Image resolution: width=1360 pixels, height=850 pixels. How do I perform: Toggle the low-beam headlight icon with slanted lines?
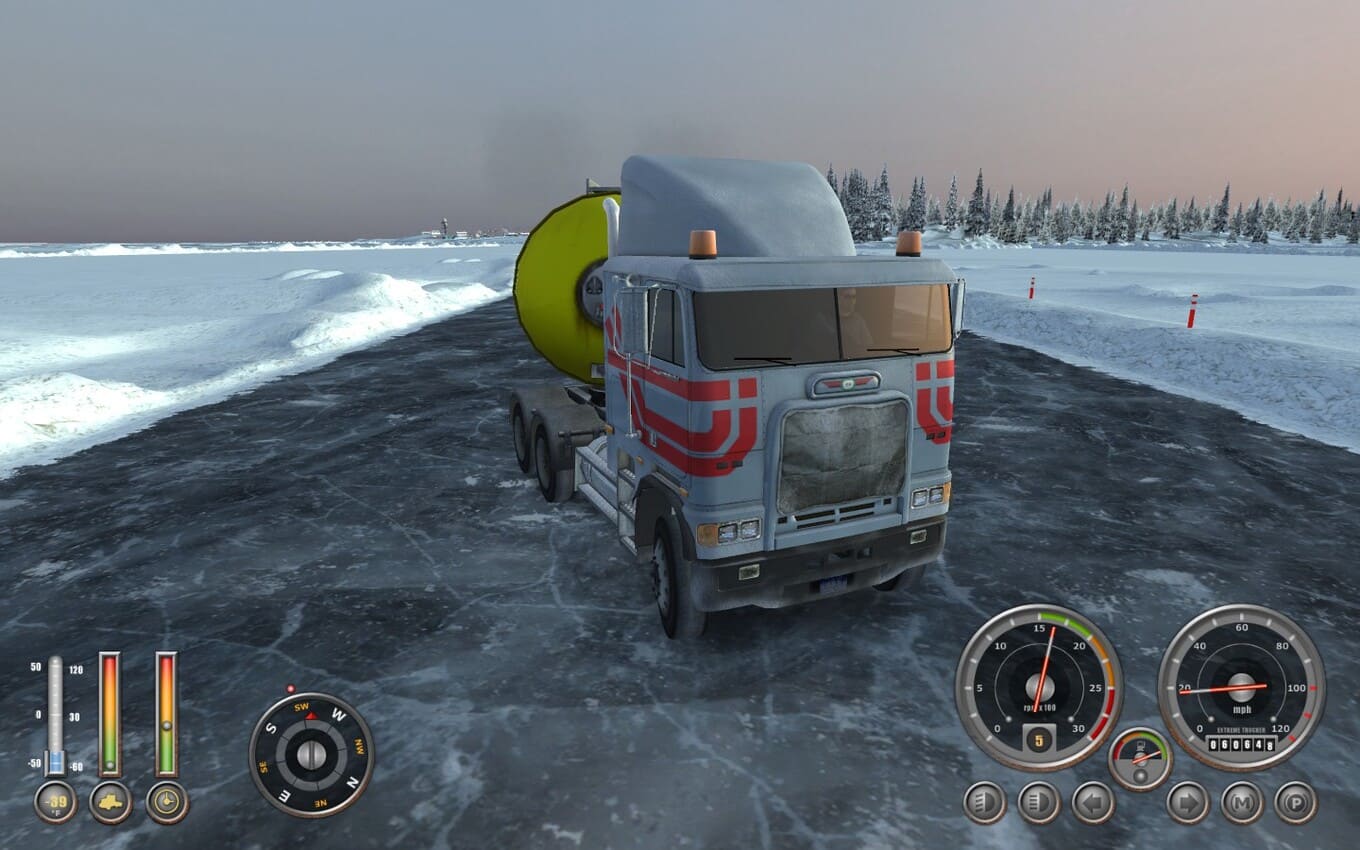click(985, 802)
